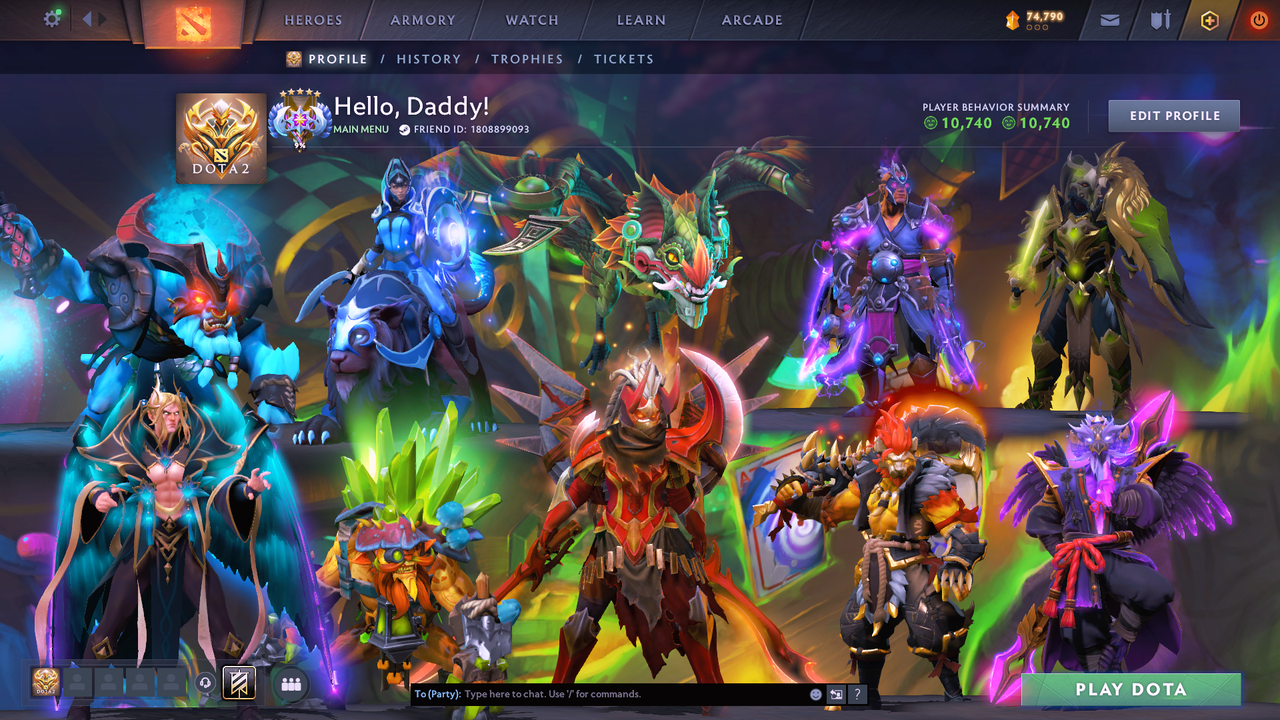The height and width of the screenshot is (720, 1280).
Task: Open the ARCADE menu
Action: point(750,20)
